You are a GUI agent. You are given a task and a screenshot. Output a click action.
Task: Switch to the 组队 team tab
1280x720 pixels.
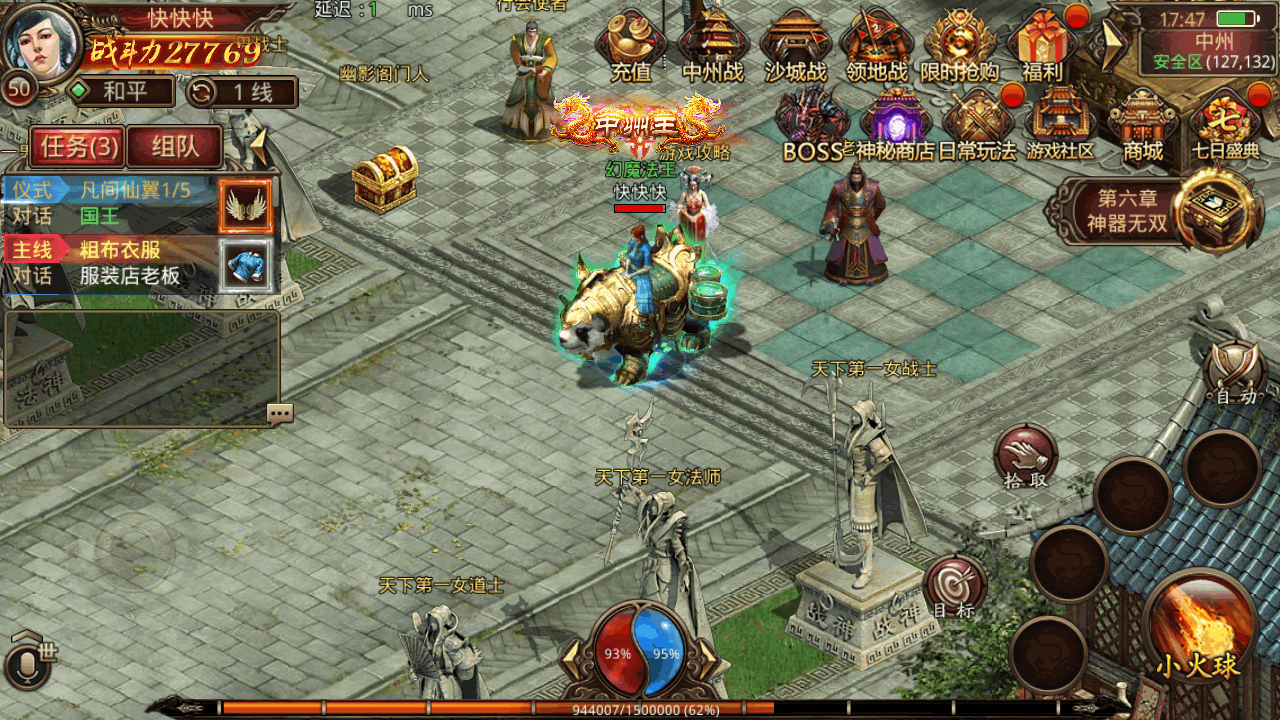pyautogui.click(x=175, y=147)
